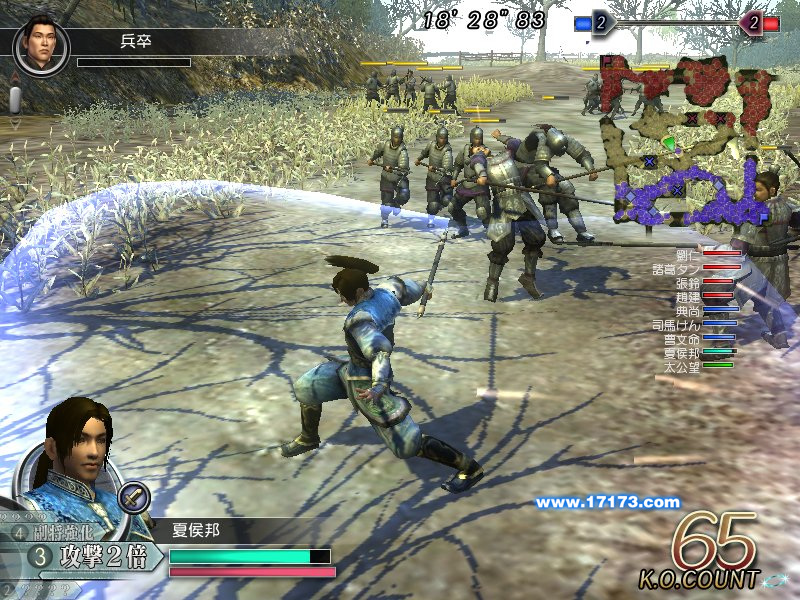
Task: Choose the 副将強化 skill slot
Action: 75,532
